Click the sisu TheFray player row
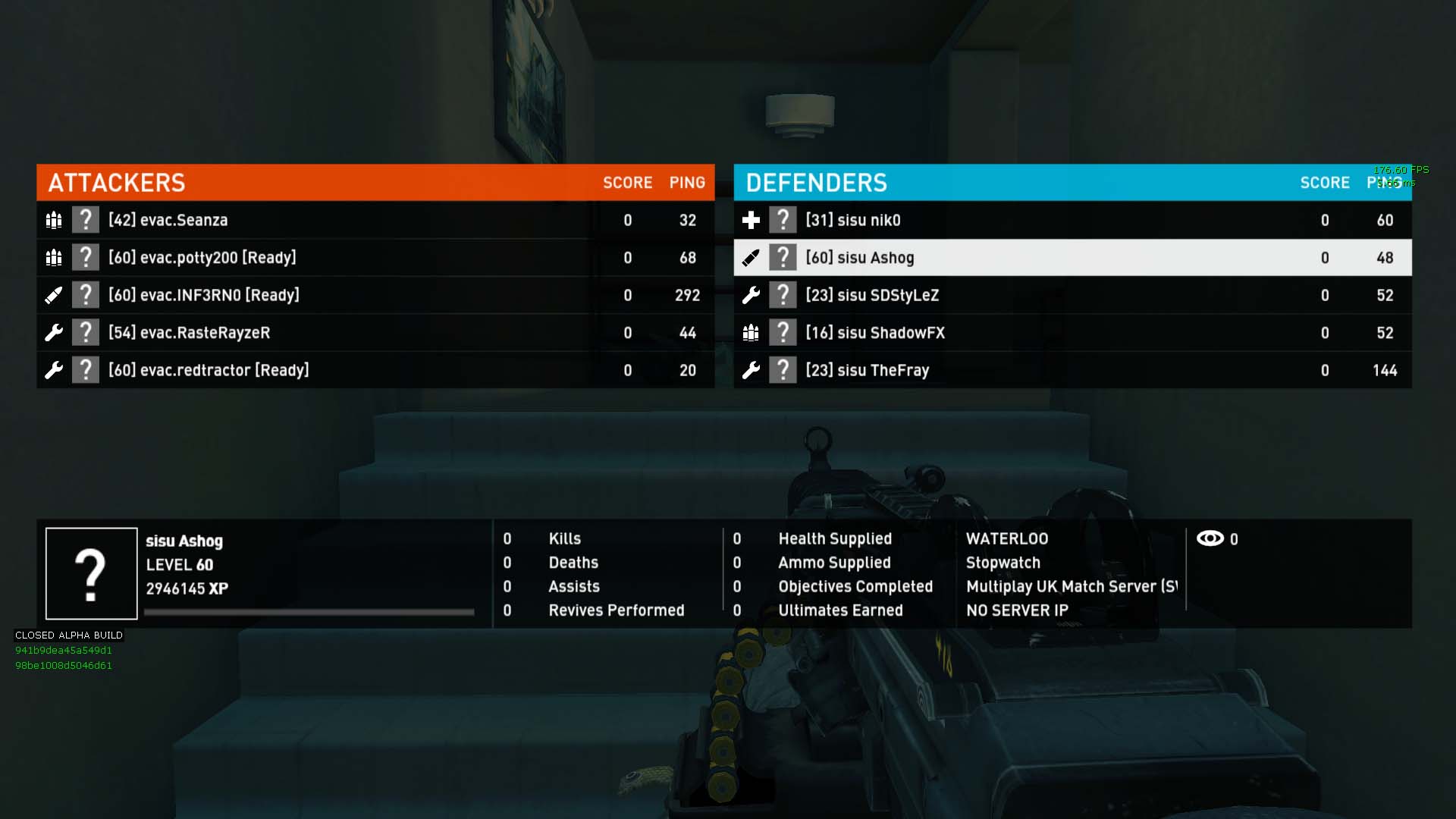The width and height of the screenshot is (1456, 819). (x=1072, y=370)
